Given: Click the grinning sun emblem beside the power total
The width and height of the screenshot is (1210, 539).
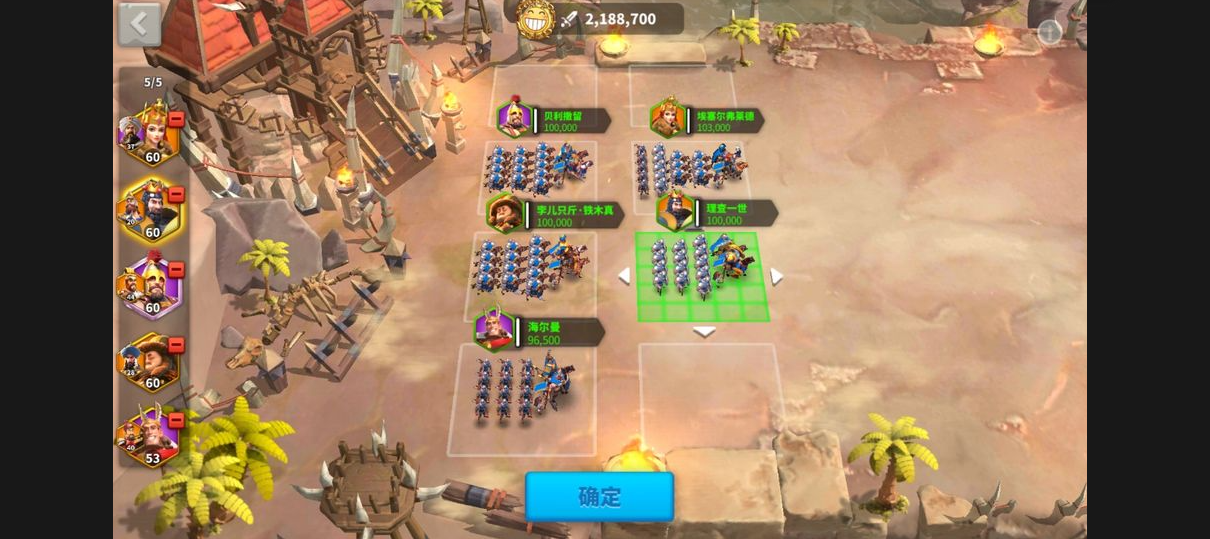Looking at the screenshot, I should (536, 19).
